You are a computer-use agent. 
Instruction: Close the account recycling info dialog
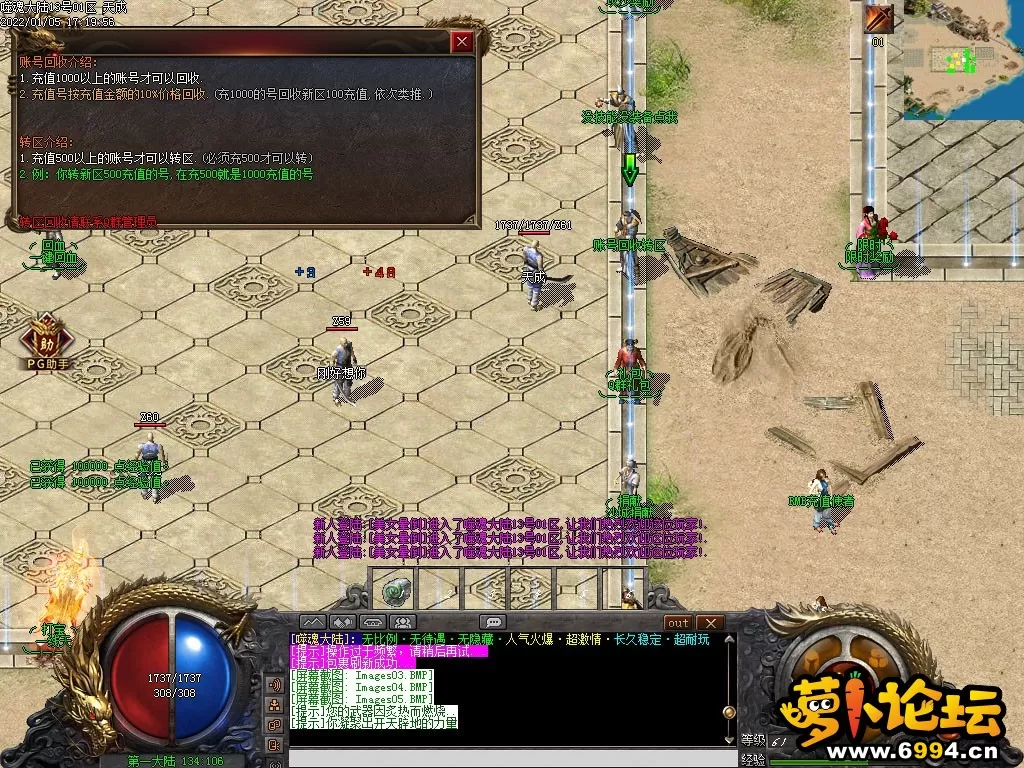461,42
